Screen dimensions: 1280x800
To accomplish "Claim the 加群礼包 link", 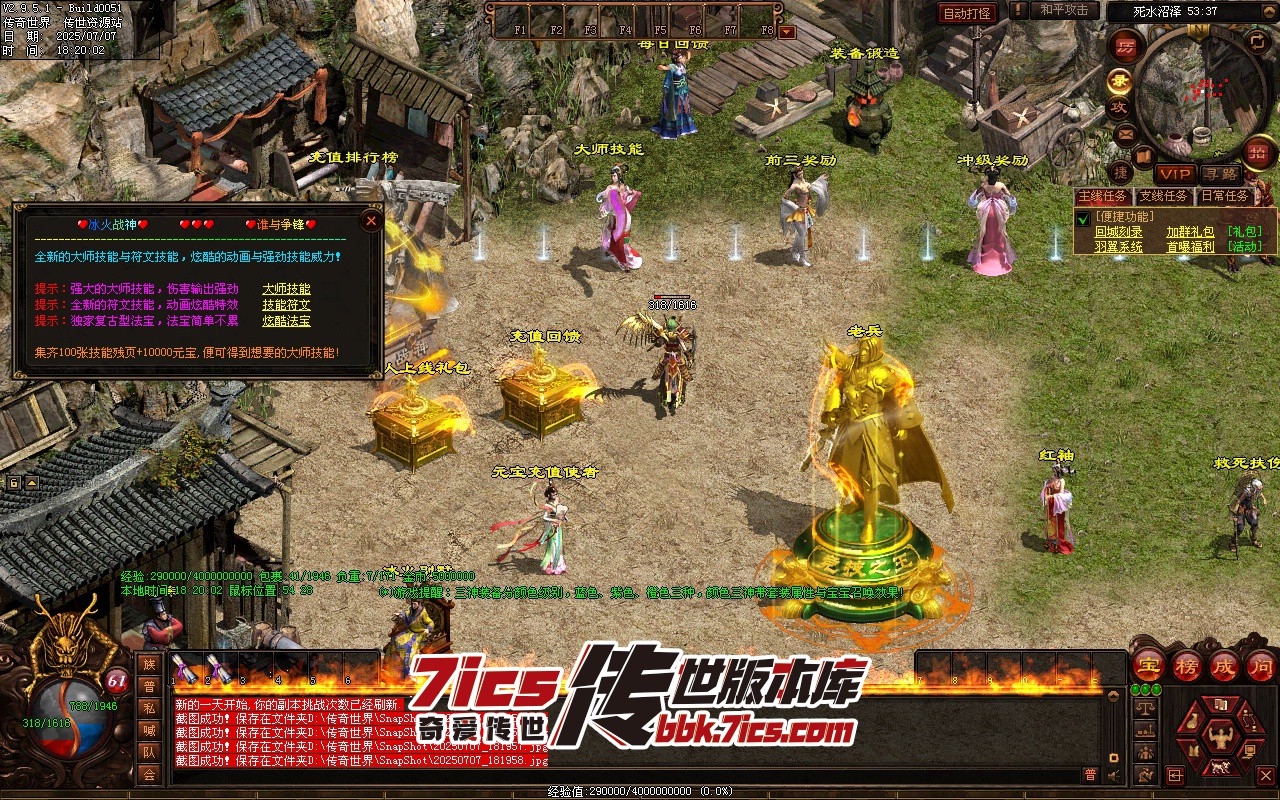I will pos(1190,231).
